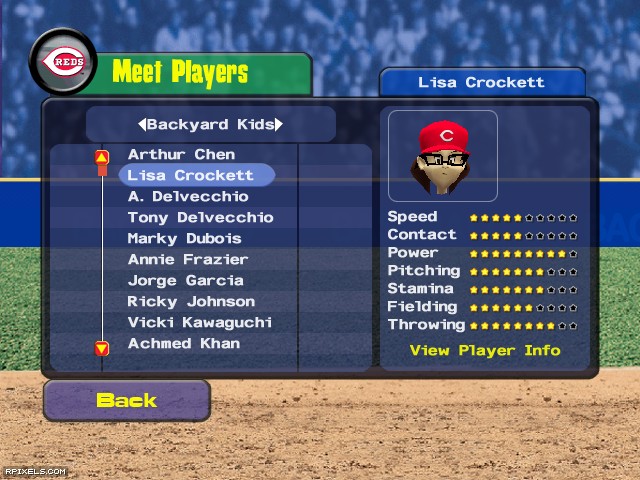
Task: Choose Marky Dubois
Action: pyautogui.click(x=184, y=238)
